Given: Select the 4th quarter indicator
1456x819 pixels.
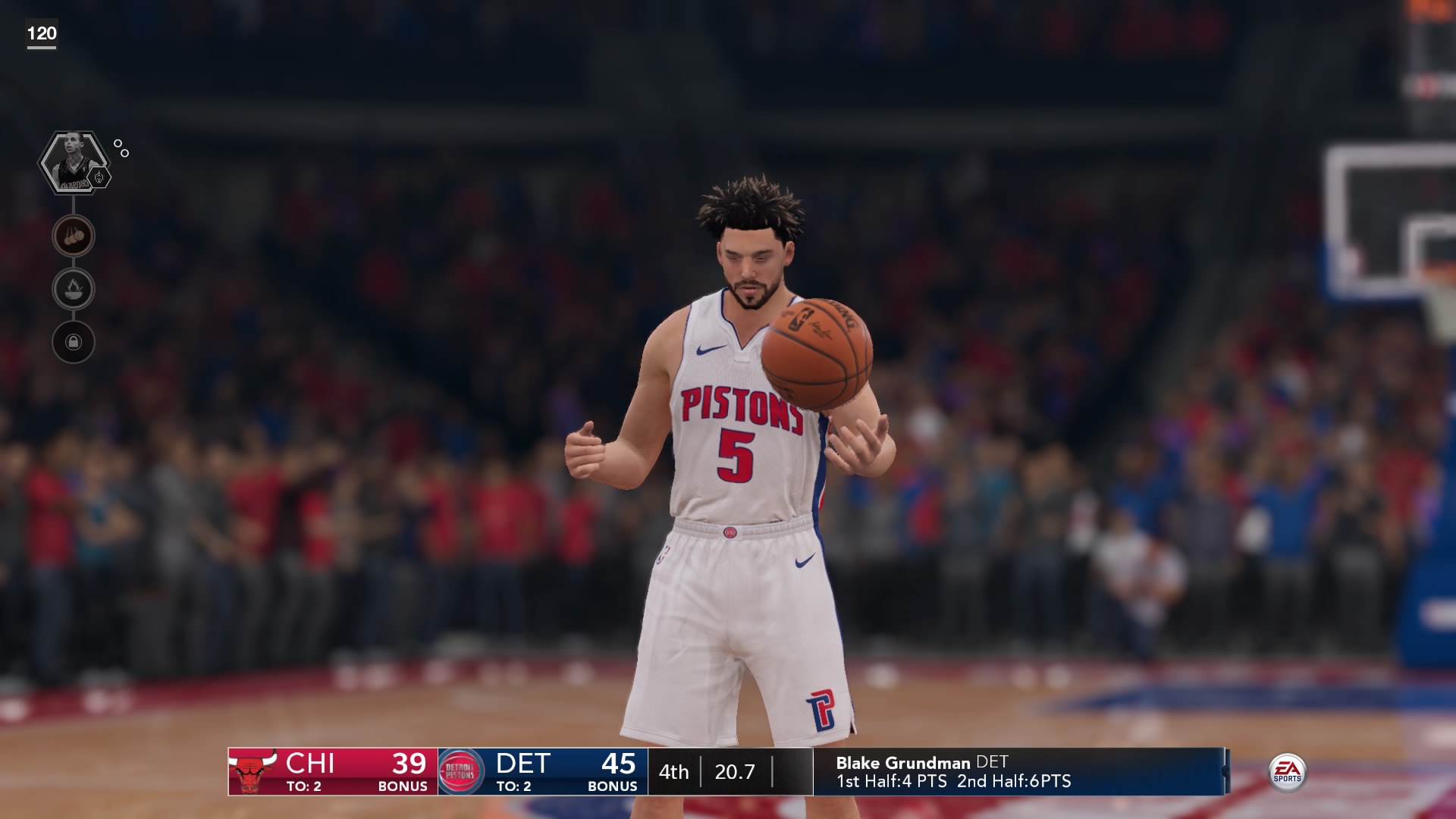Looking at the screenshot, I should click(x=673, y=771).
